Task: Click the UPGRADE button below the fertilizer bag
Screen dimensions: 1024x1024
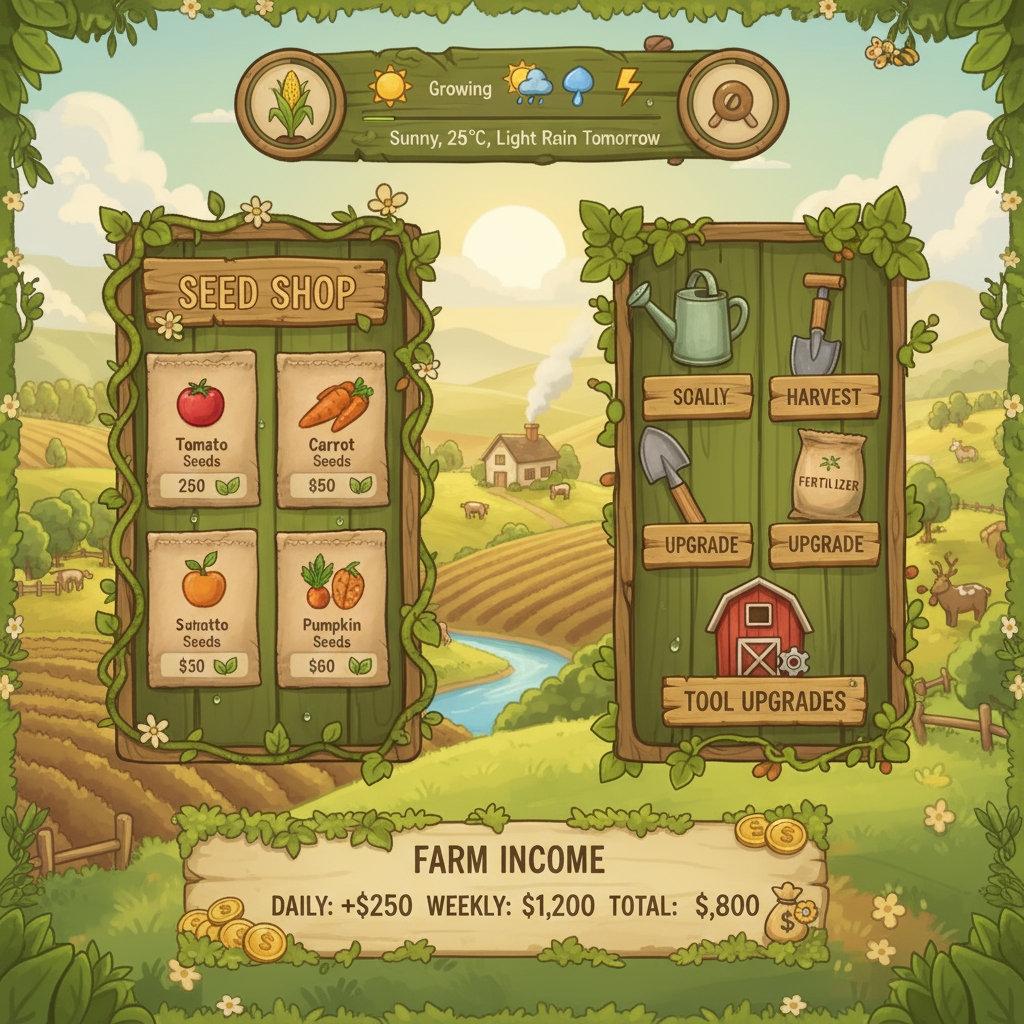Action: click(x=824, y=545)
